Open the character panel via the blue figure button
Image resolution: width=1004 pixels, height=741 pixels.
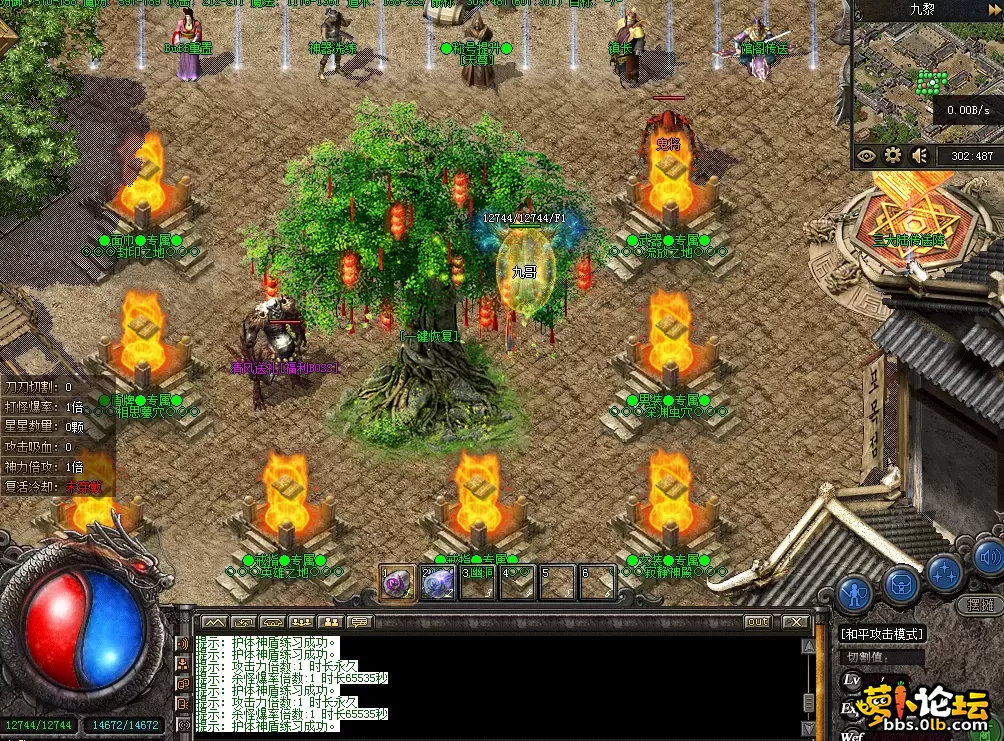coord(855,593)
